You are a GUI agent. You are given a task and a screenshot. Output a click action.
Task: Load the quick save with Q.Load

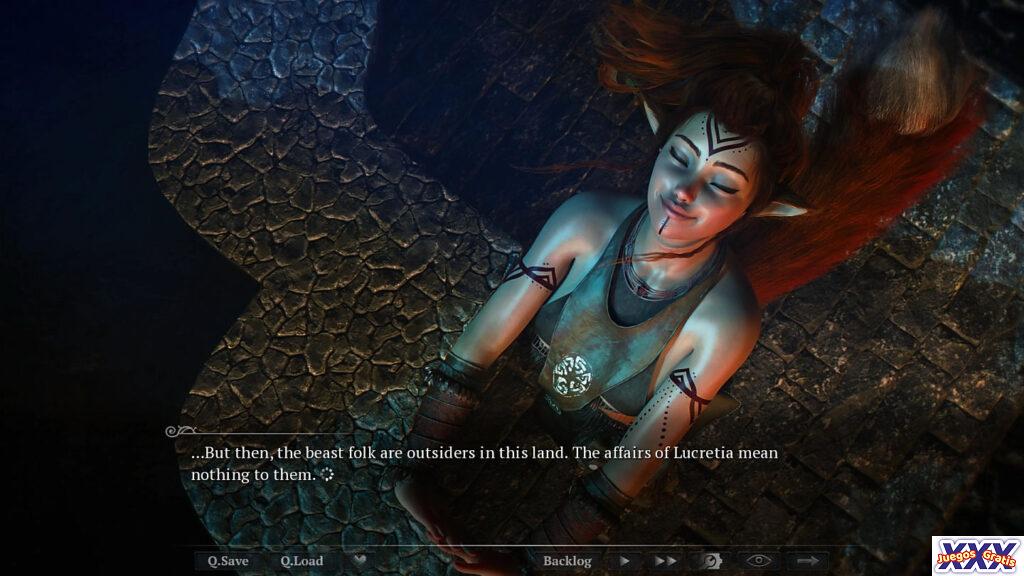click(x=301, y=561)
